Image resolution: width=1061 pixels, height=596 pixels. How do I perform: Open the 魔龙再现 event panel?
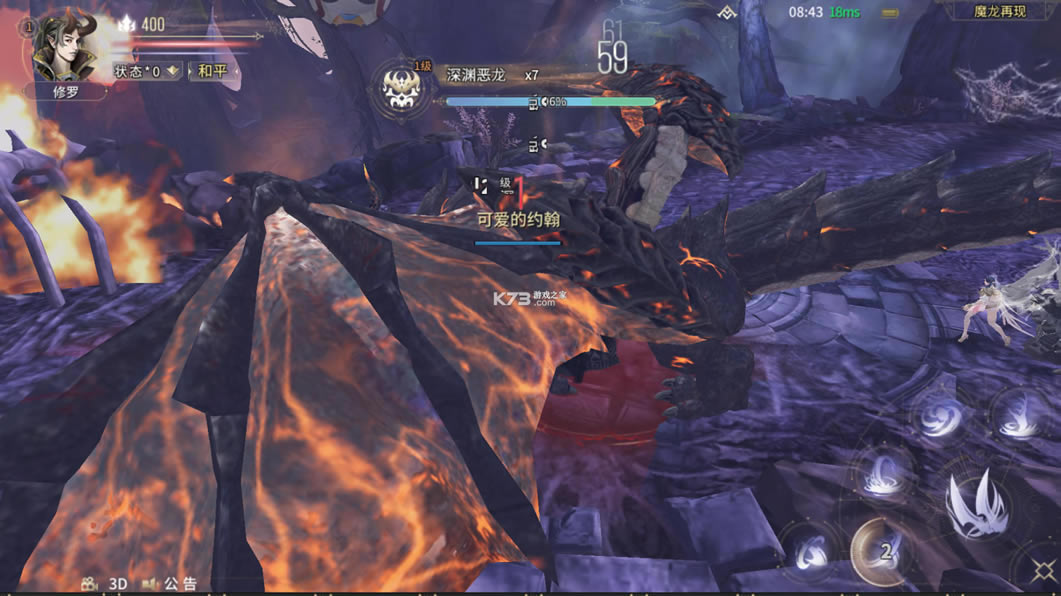pyautogui.click(x=1000, y=12)
